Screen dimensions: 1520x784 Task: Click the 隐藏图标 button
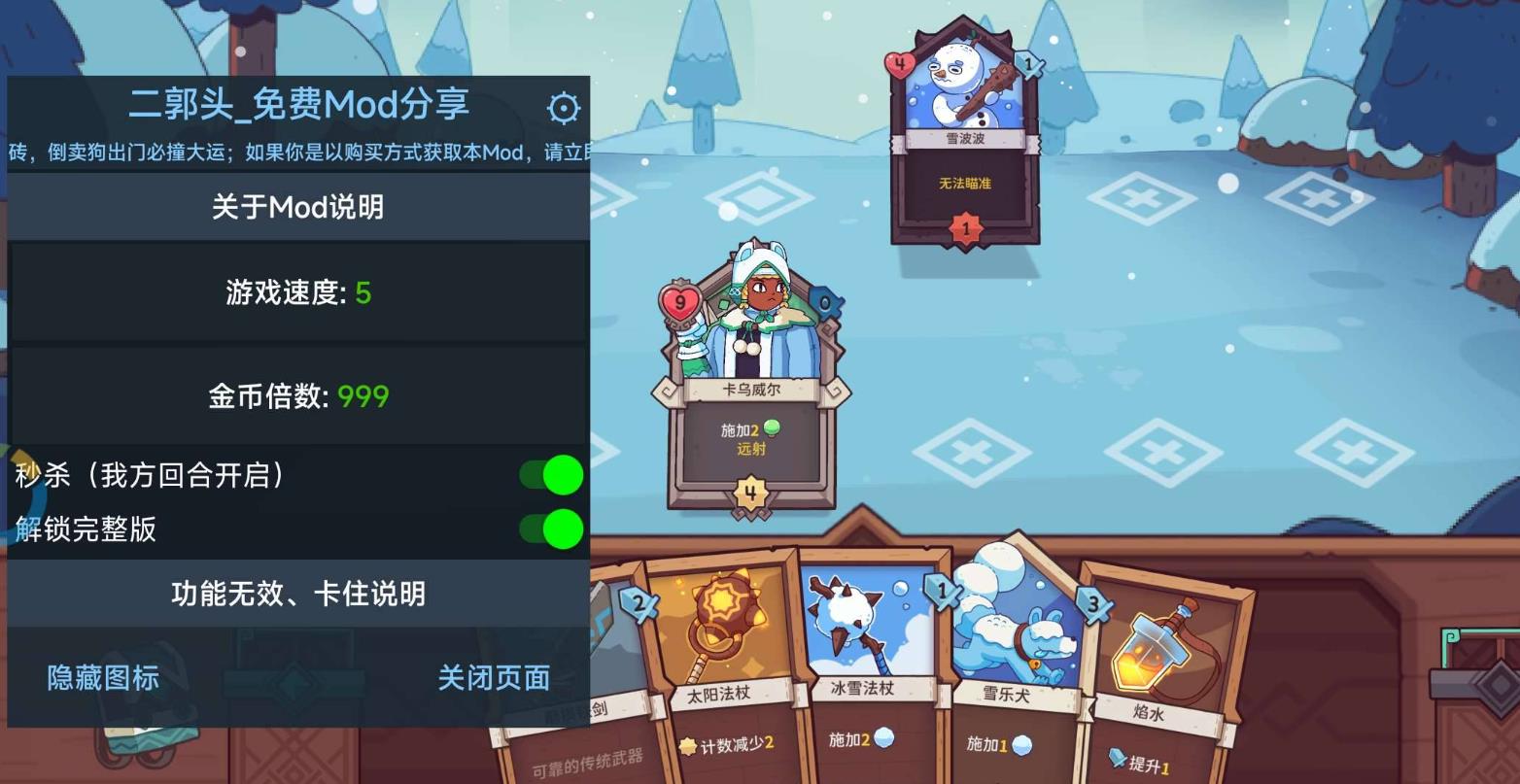(103, 678)
